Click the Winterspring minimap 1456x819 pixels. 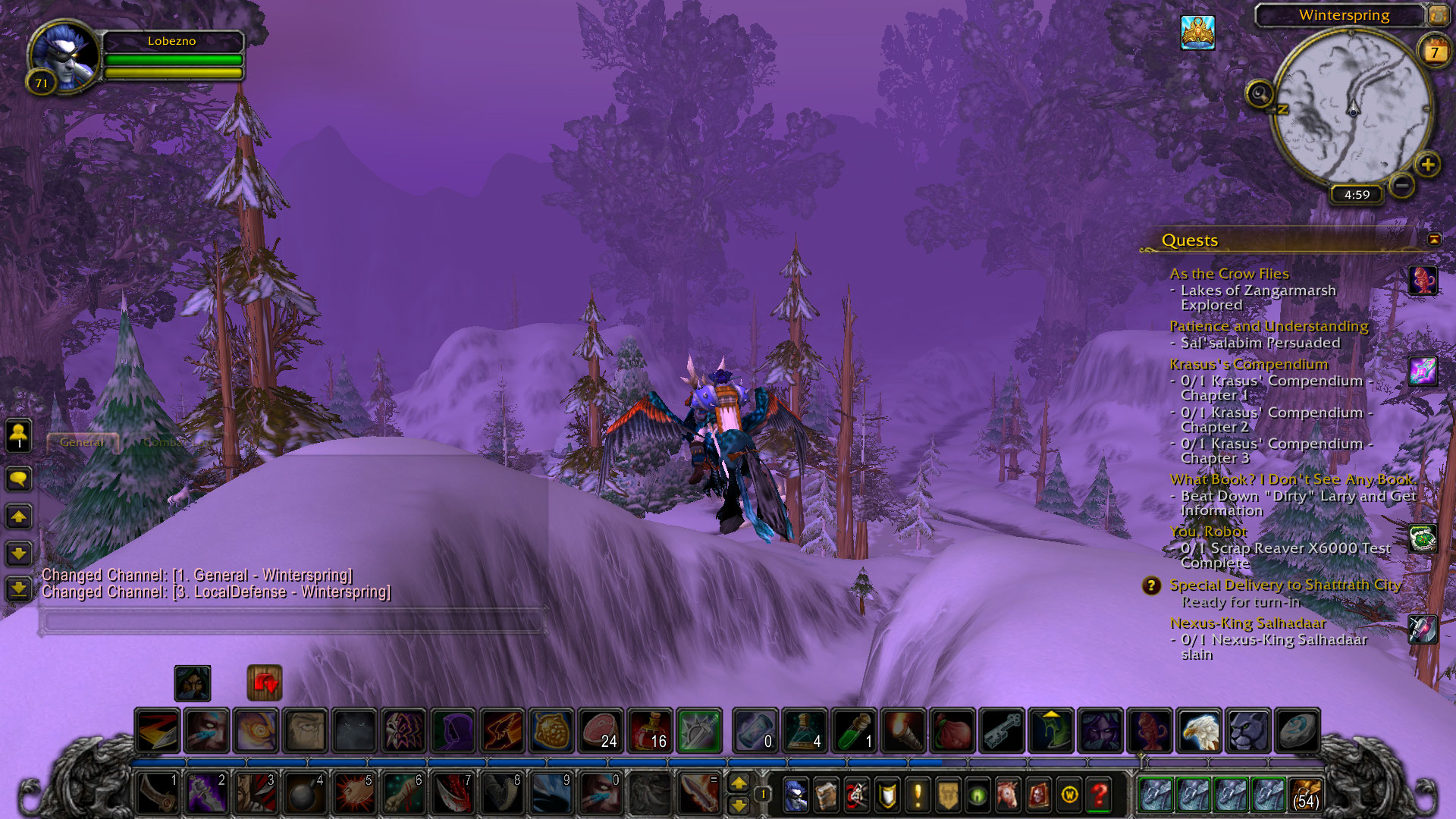(1351, 108)
